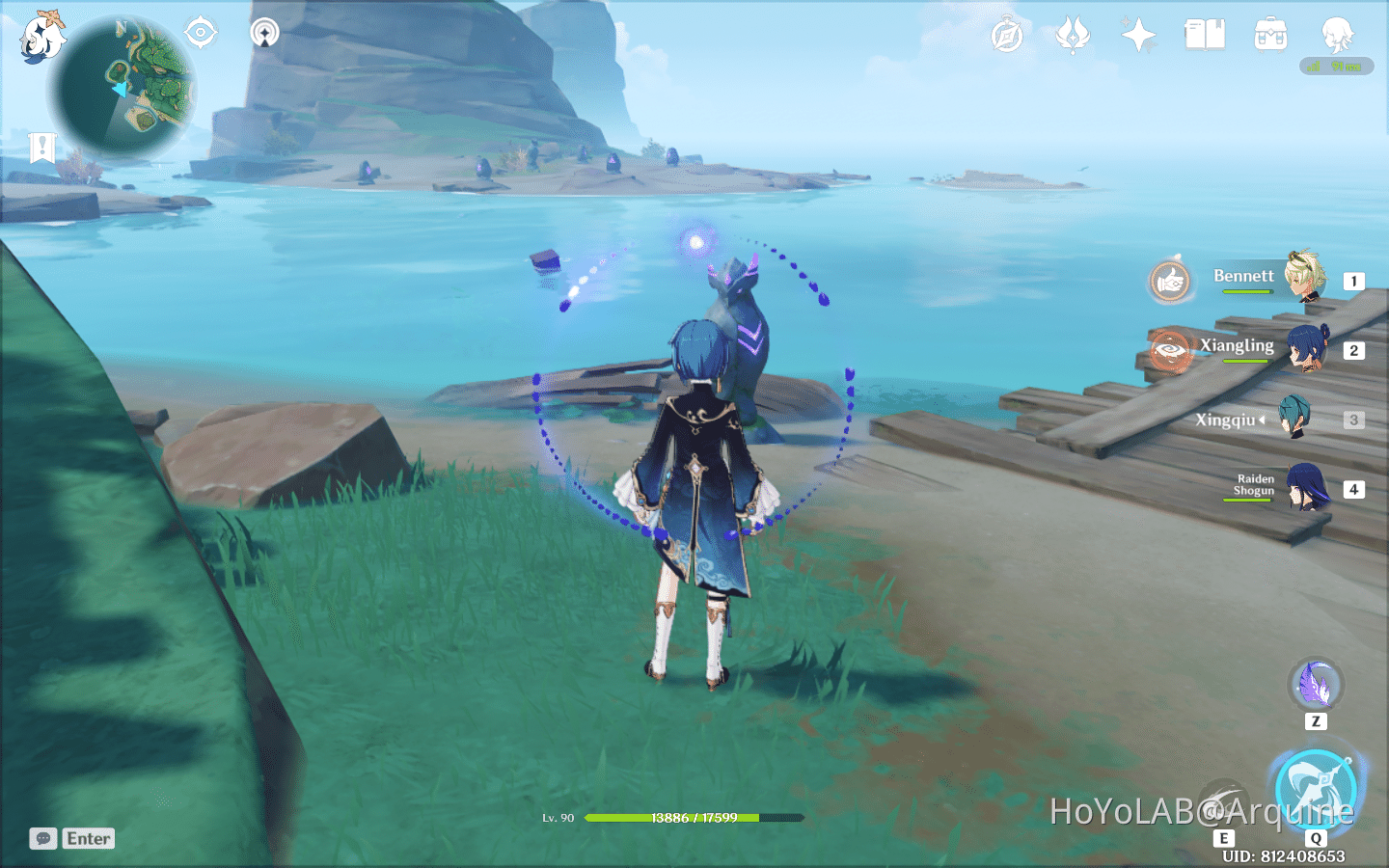Click the arrow beside Xingqiu's name
Image resolution: width=1389 pixels, height=868 pixels.
pyautogui.click(x=1263, y=420)
